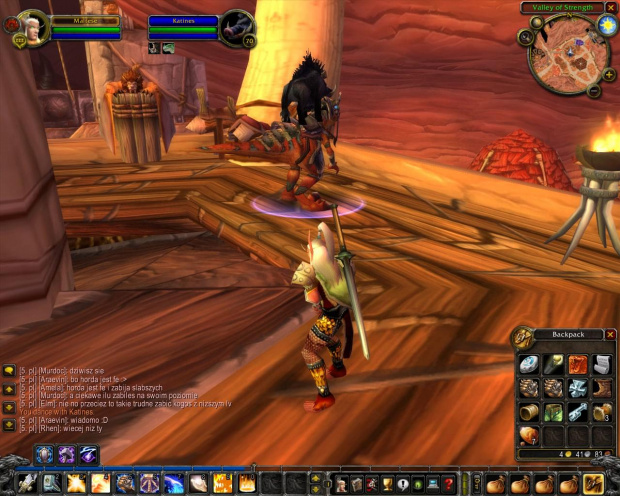Click the day-night sun indicator on minimap
The height and width of the screenshot is (496, 620).
coord(605,23)
